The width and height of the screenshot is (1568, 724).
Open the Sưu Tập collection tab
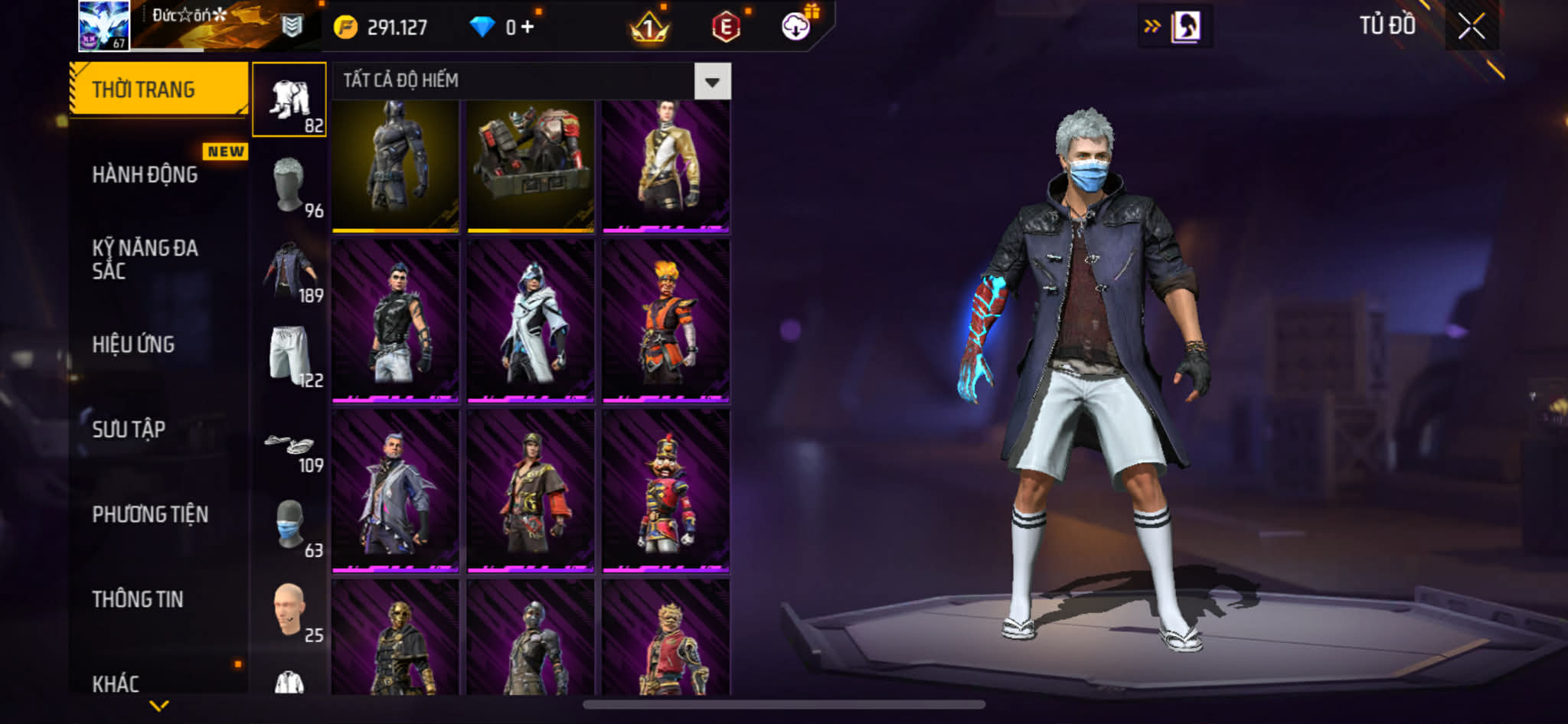(129, 429)
